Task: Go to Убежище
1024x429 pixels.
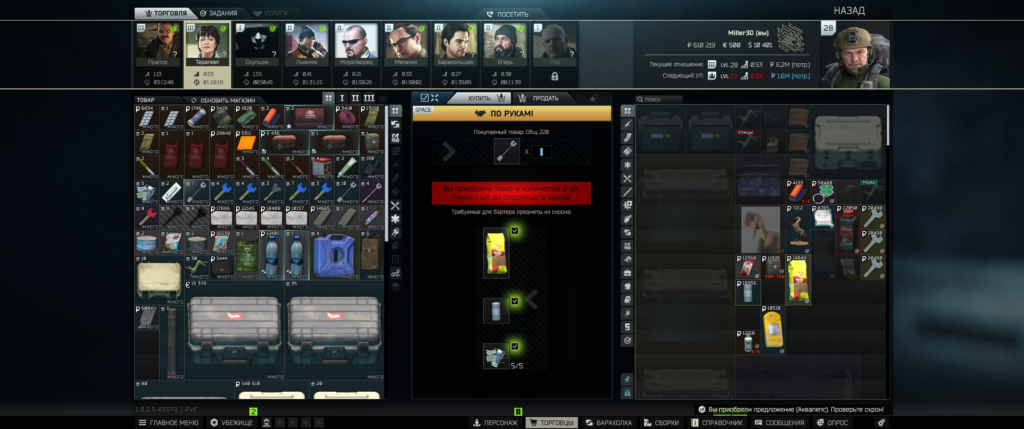Action: (x=232, y=423)
